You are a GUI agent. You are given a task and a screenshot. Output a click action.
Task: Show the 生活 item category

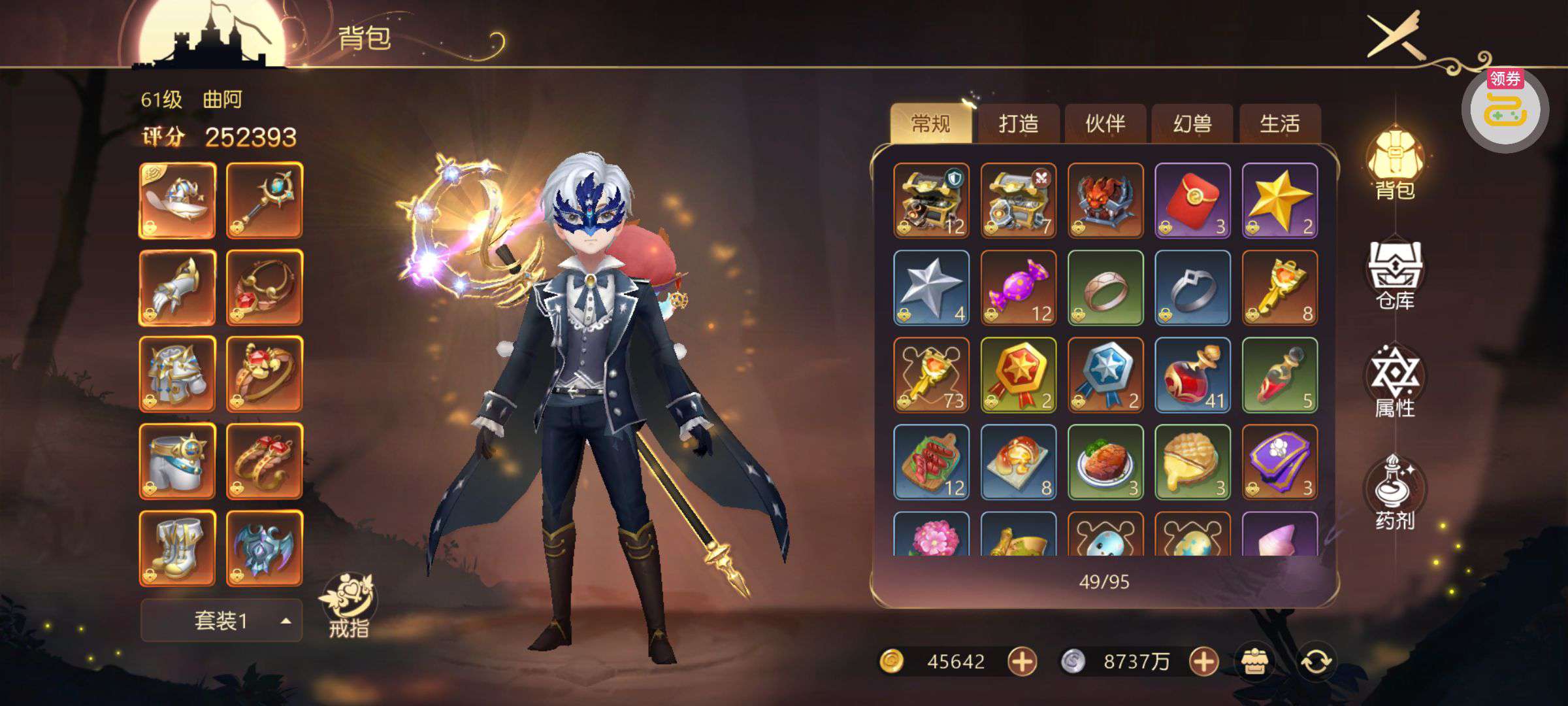tap(1279, 124)
